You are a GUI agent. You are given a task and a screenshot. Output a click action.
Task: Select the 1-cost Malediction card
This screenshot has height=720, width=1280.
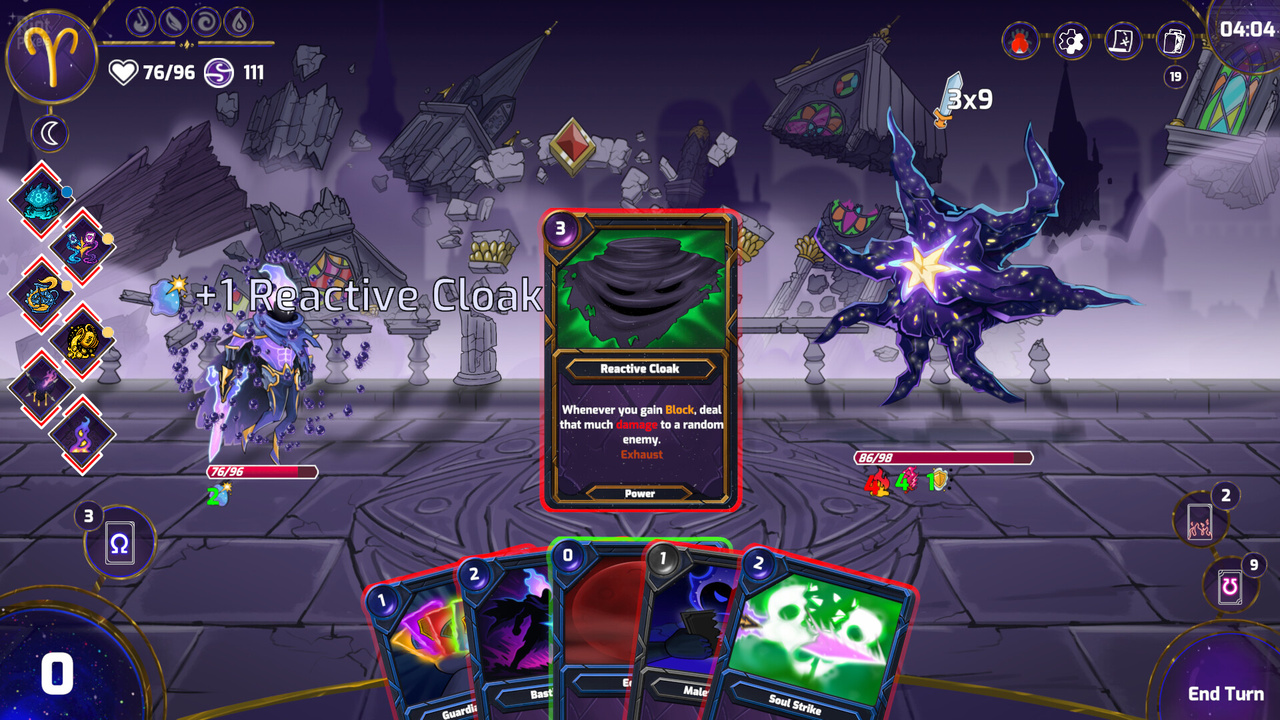click(x=690, y=630)
